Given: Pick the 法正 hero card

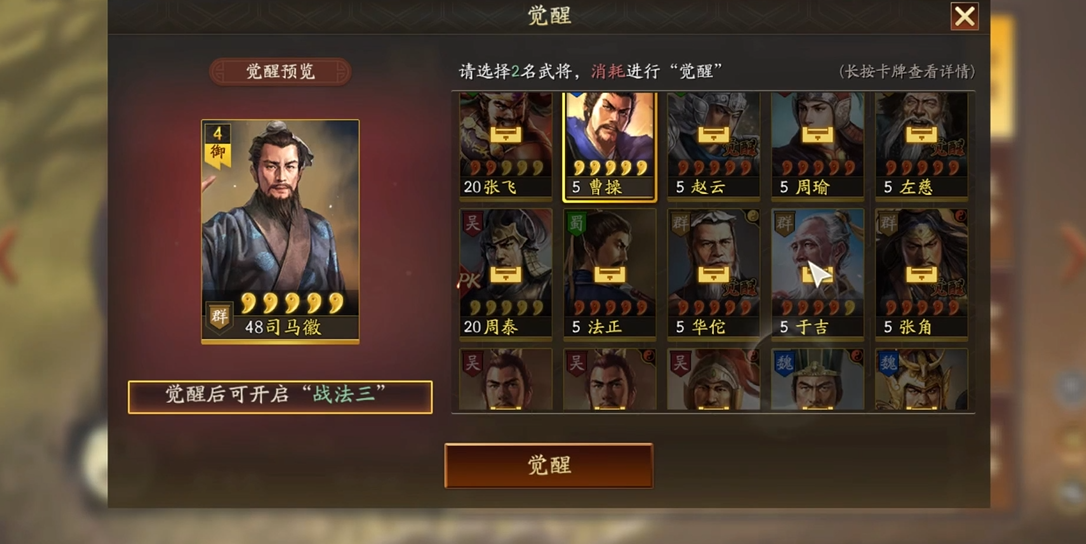Looking at the screenshot, I should click(609, 273).
